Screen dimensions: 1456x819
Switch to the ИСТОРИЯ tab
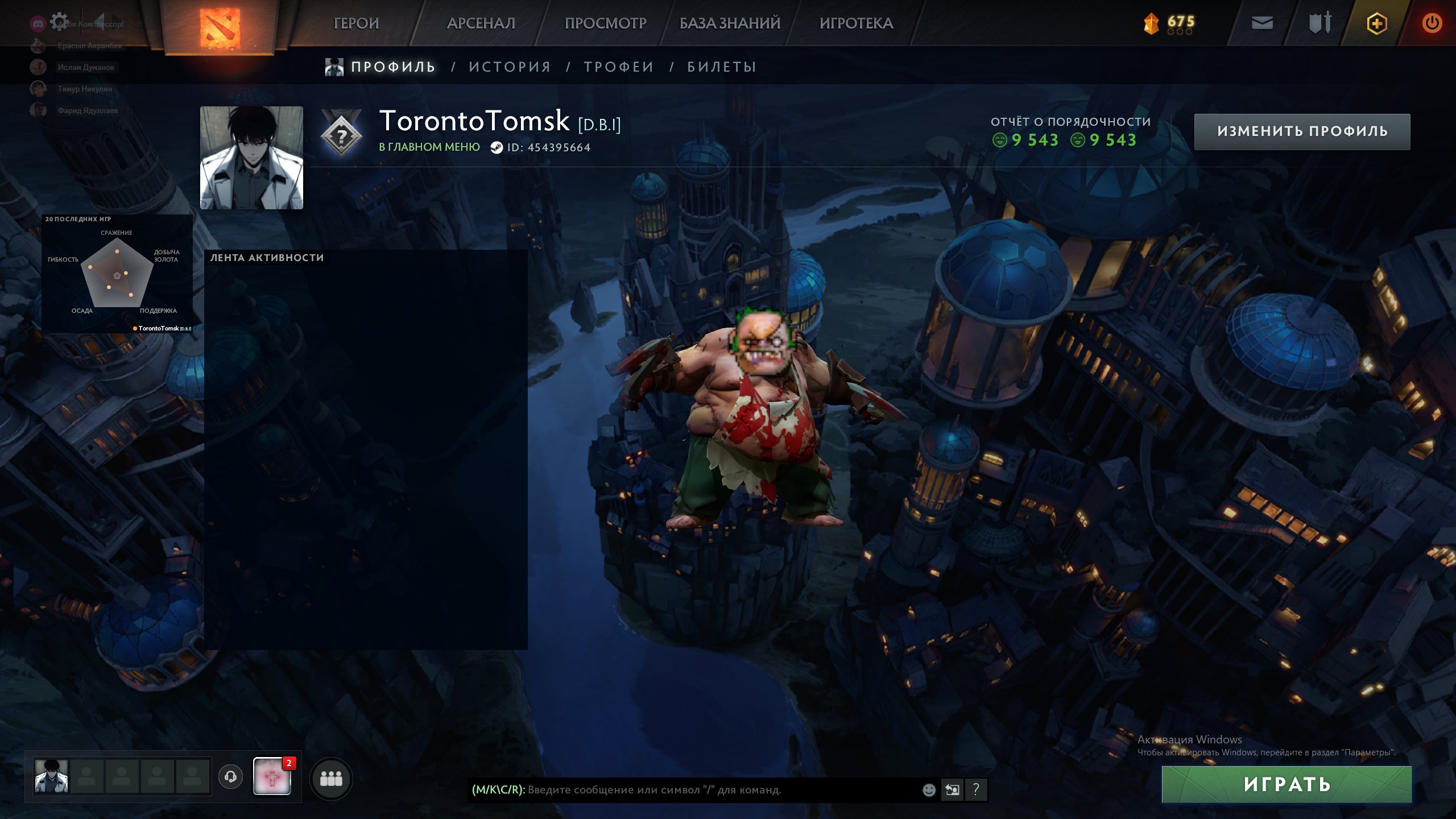(x=509, y=66)
